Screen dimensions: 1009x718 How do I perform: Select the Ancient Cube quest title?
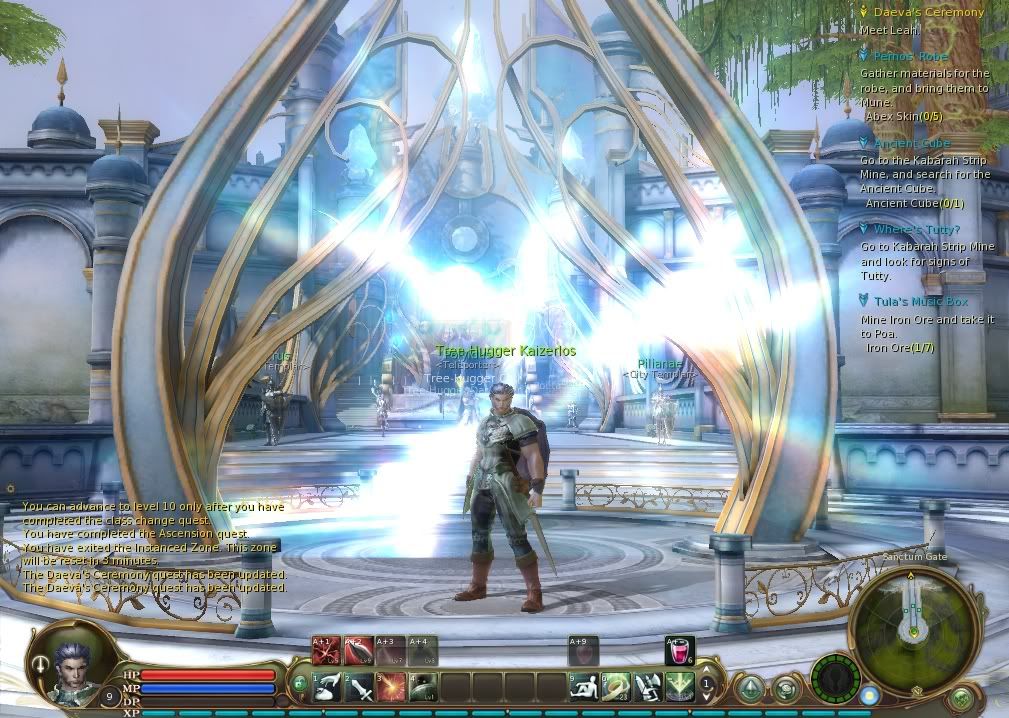coord(911,144)
